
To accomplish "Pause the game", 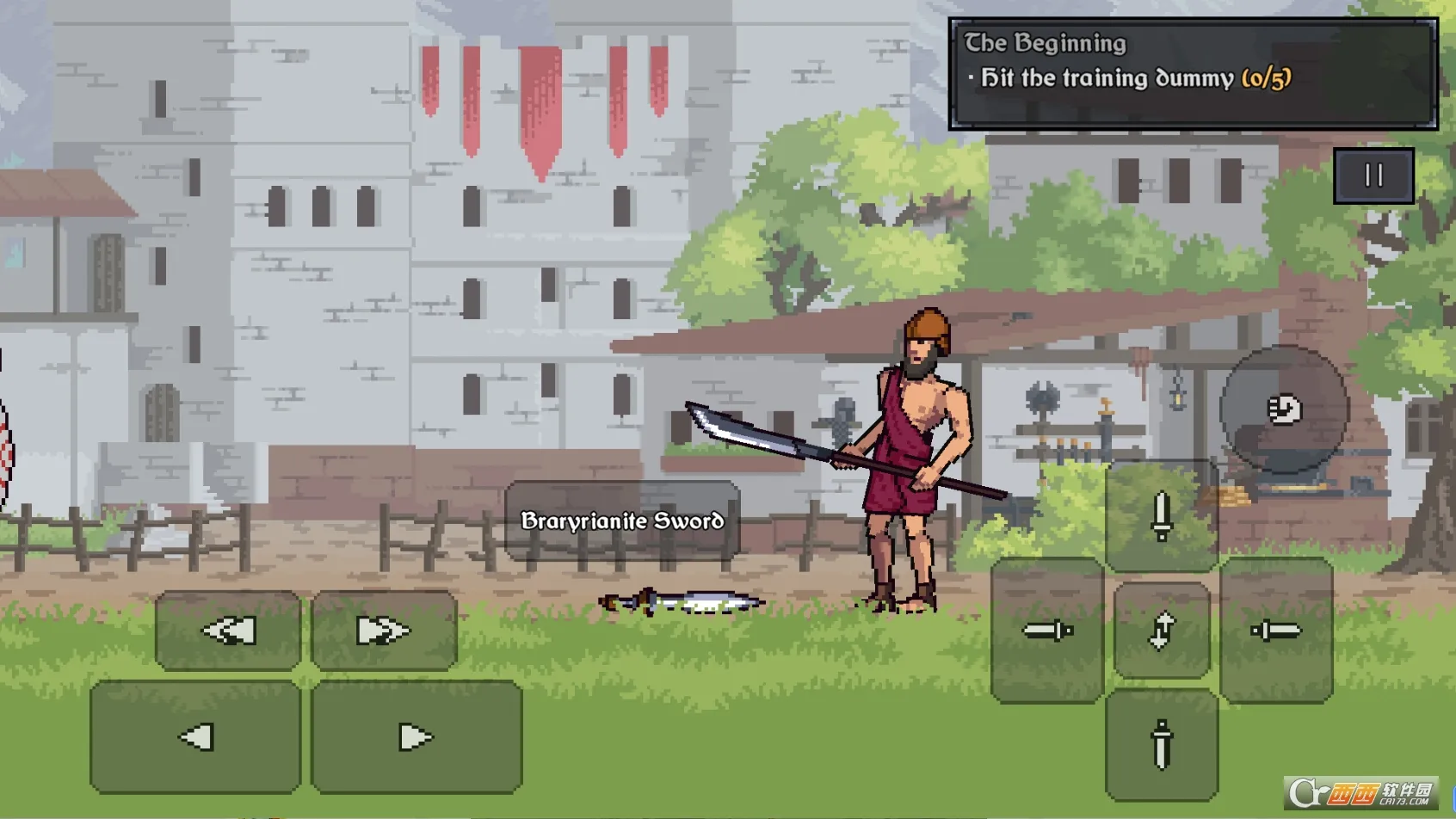I will [1373, 175].
